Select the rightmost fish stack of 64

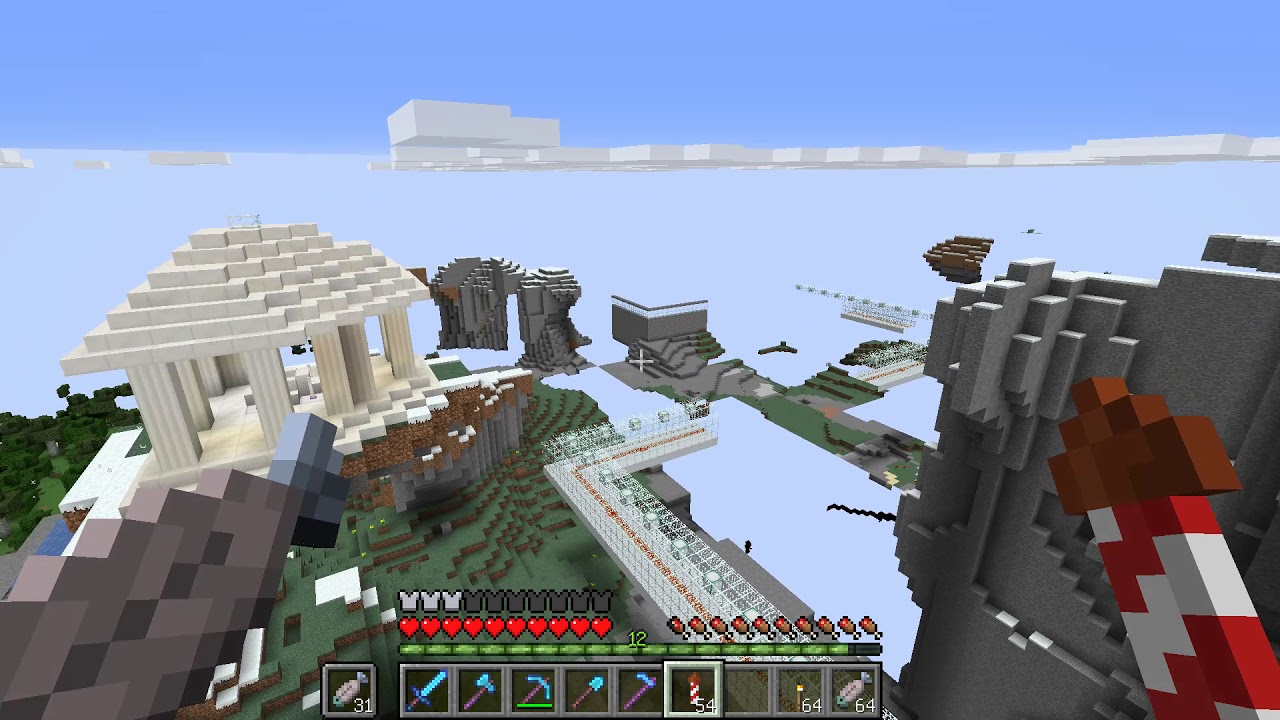853,690
